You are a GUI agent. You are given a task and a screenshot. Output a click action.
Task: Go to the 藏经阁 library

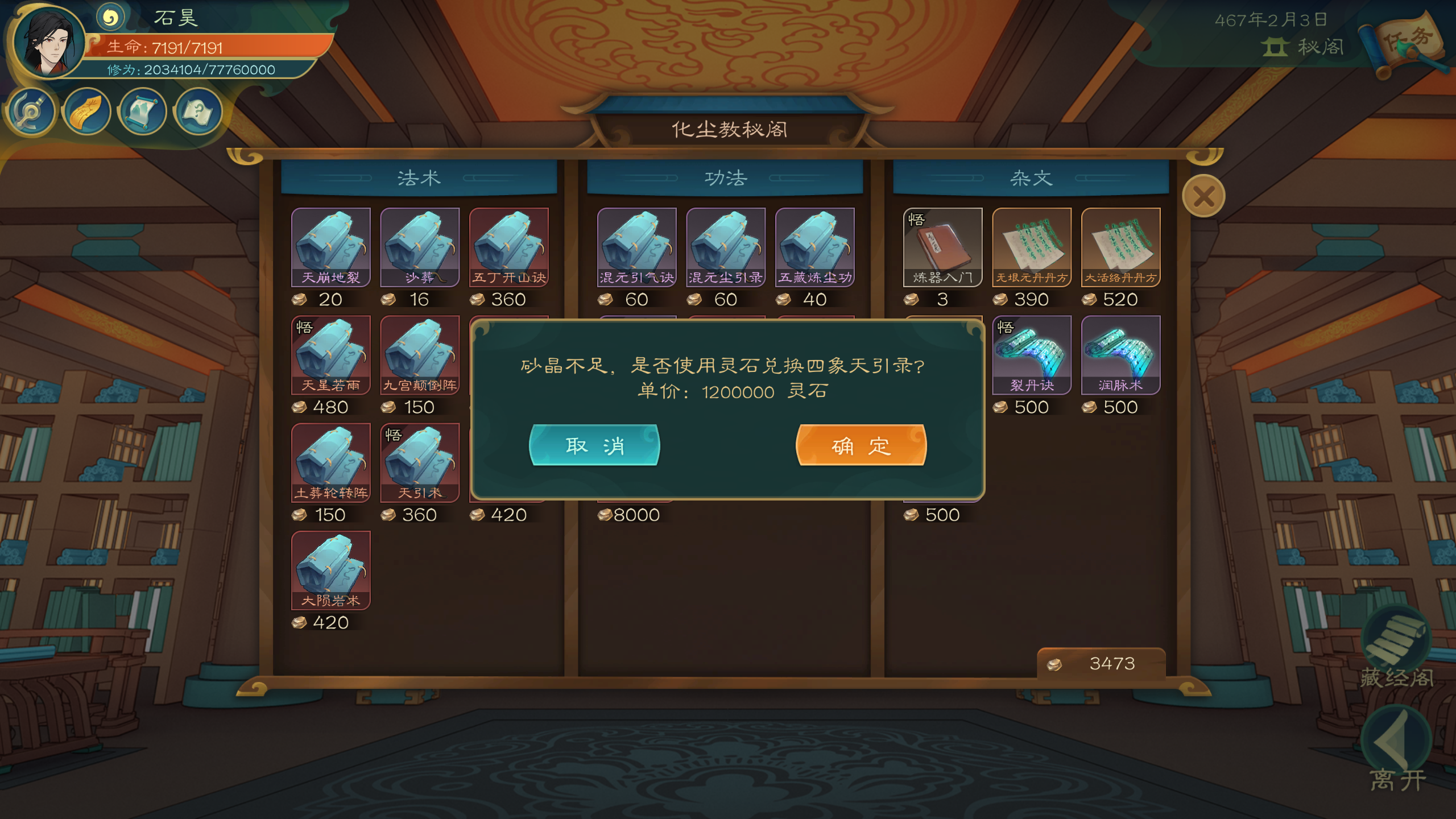[1396, 648]
